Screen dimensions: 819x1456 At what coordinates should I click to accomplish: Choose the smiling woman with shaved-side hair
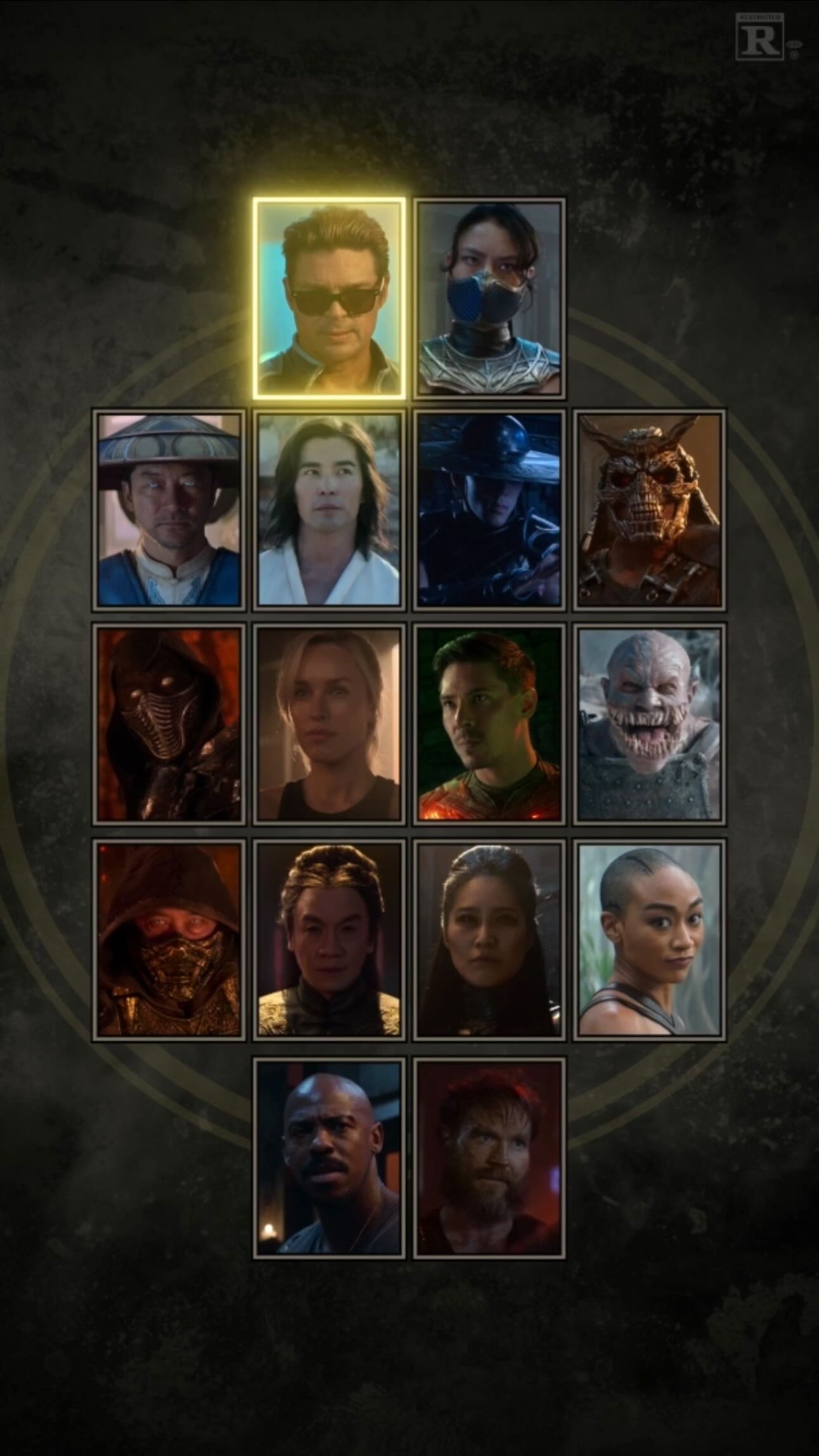(x=649, y=940)
